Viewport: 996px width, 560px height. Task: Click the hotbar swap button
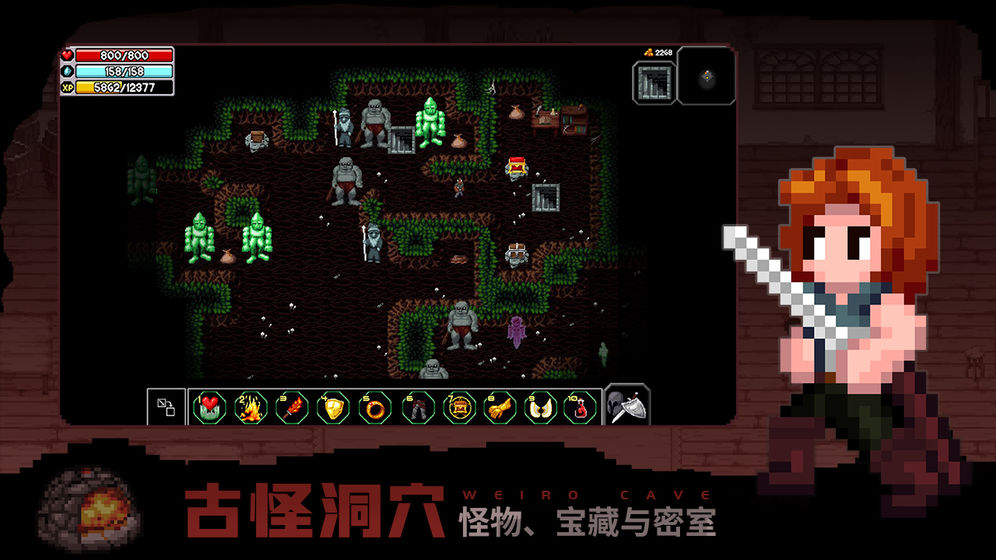pyautogui.click(x=166, y=407)
